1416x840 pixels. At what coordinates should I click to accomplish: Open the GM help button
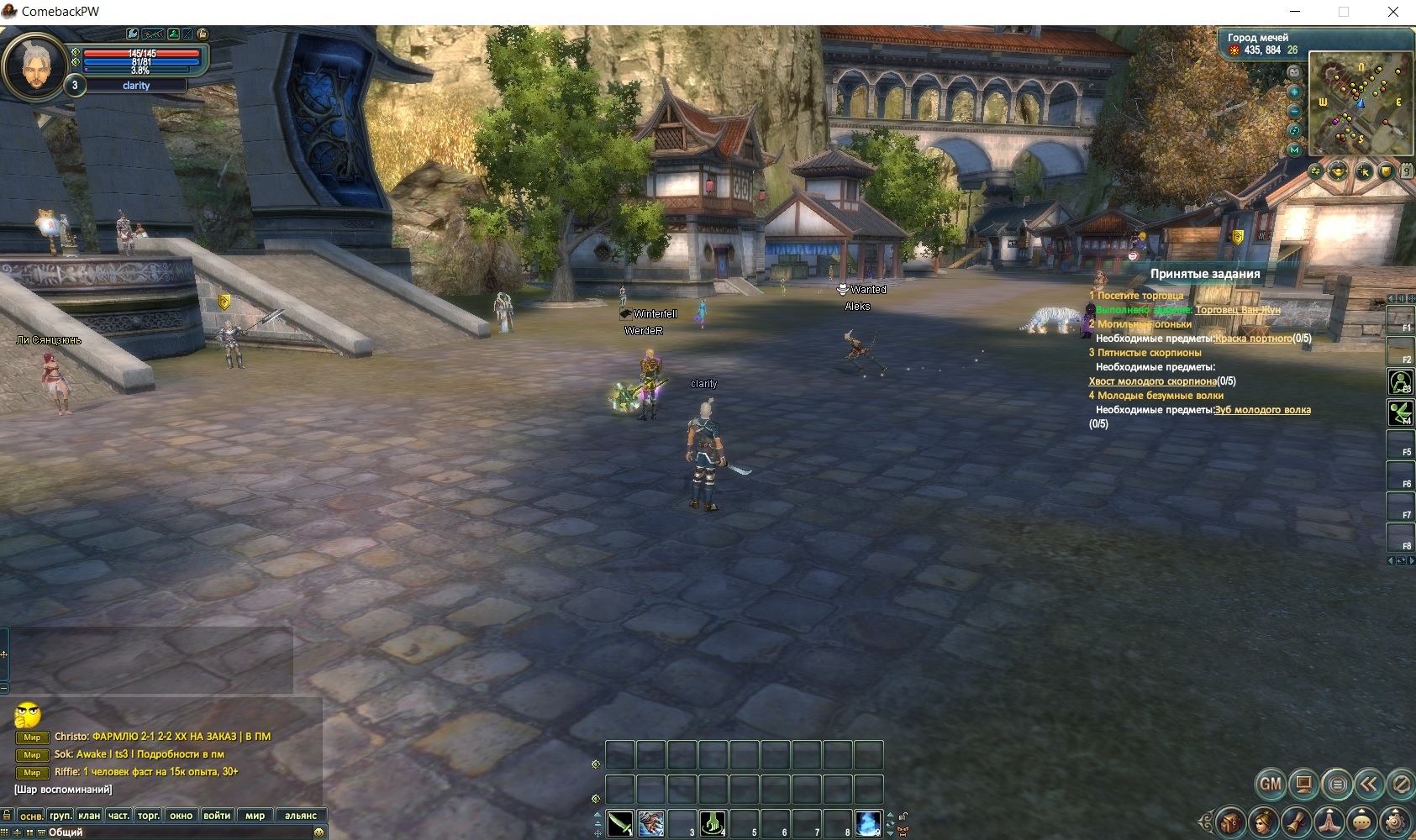pyautogui.click(x=1271, y=785)
